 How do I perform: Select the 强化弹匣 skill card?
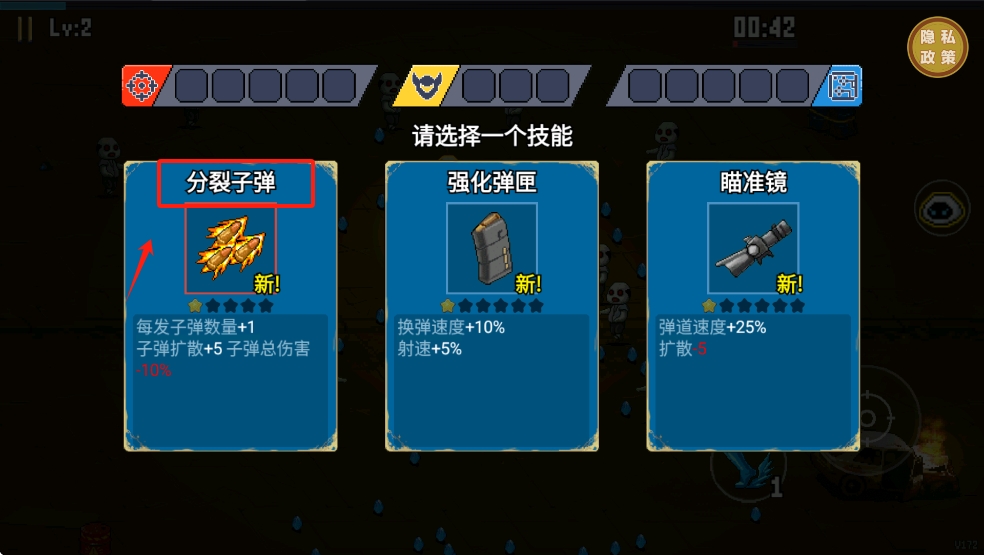(x=492, y=305)
